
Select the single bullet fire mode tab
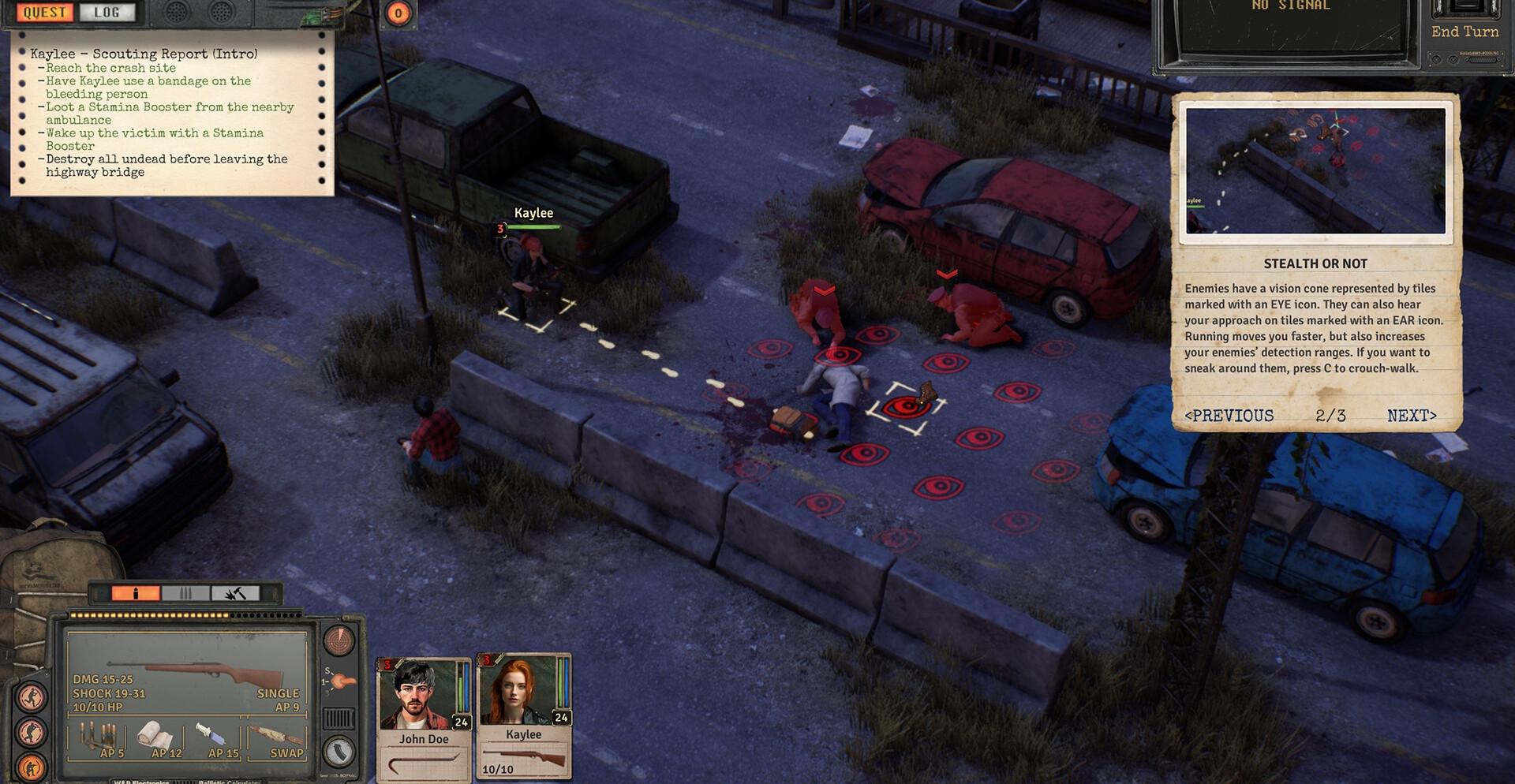pyautogui.click(x=136, y=593)
